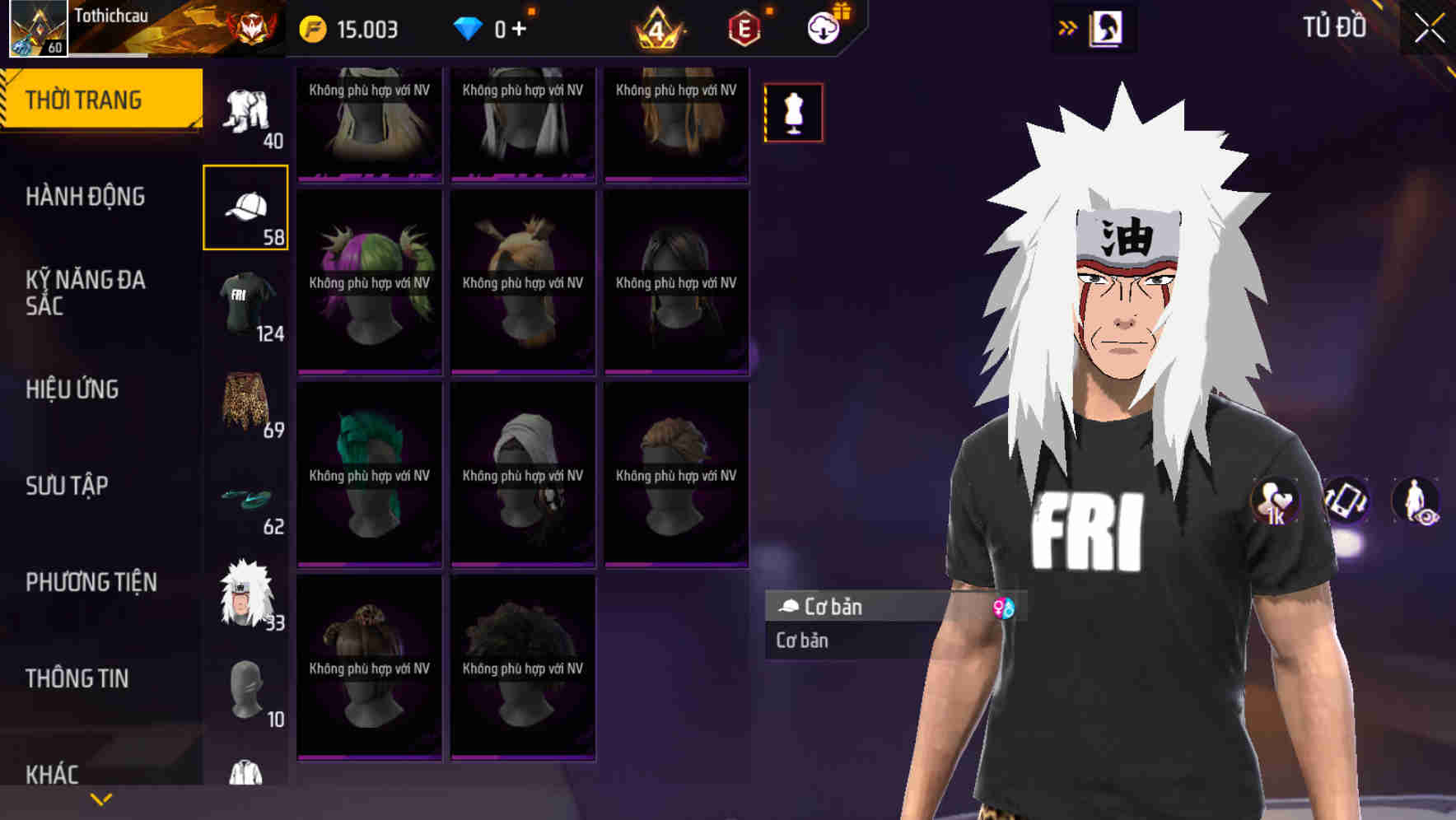This screenshot has width=1456, height=820.
Task: Open the diamond top-up with the plus
Action: pos(517,27)
